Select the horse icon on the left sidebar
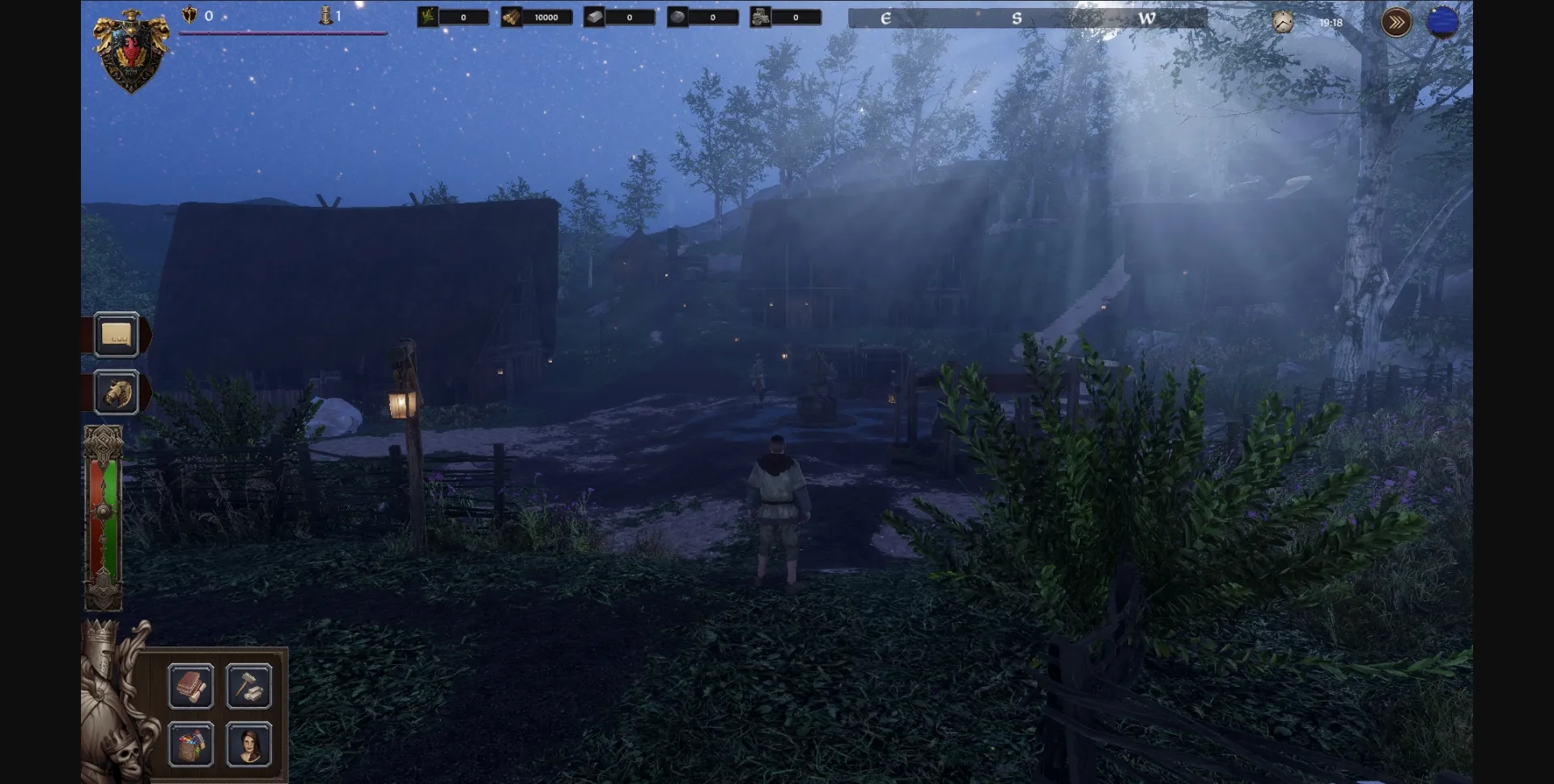The width and height of the screenshot is (1554, 784). click(116, 393)
